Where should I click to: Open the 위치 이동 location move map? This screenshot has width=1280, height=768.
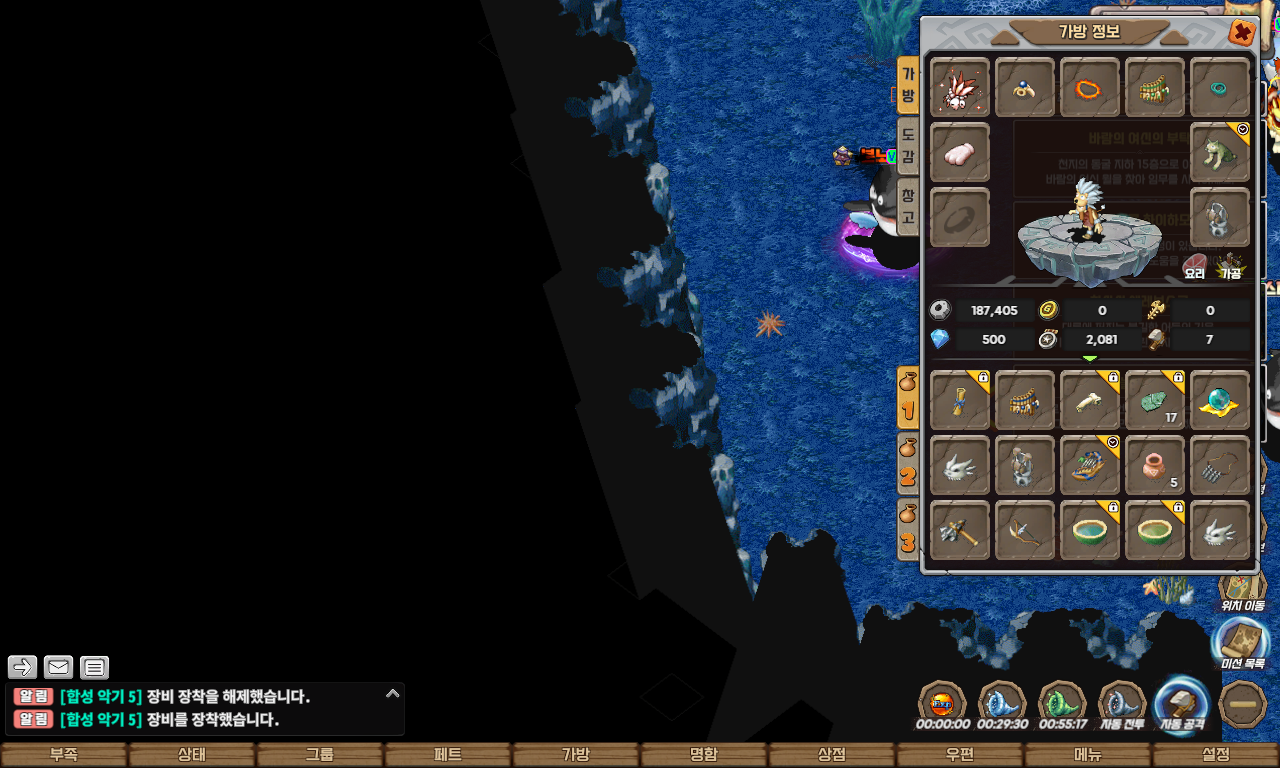point(1242,588)
